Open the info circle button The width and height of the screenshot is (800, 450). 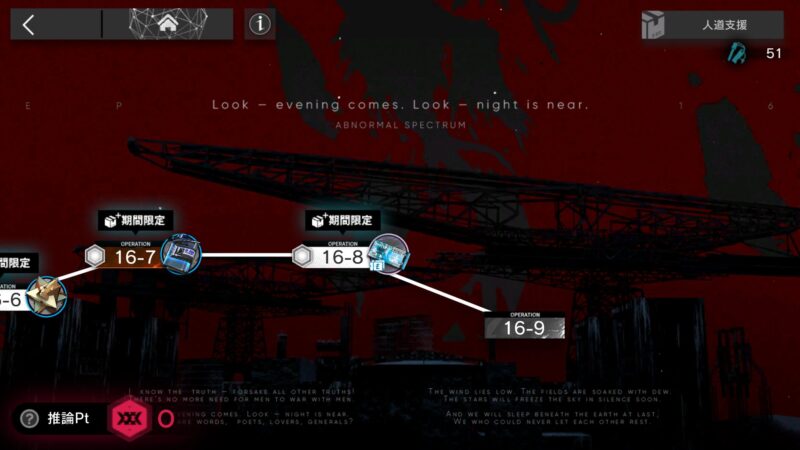click(260, 25)
